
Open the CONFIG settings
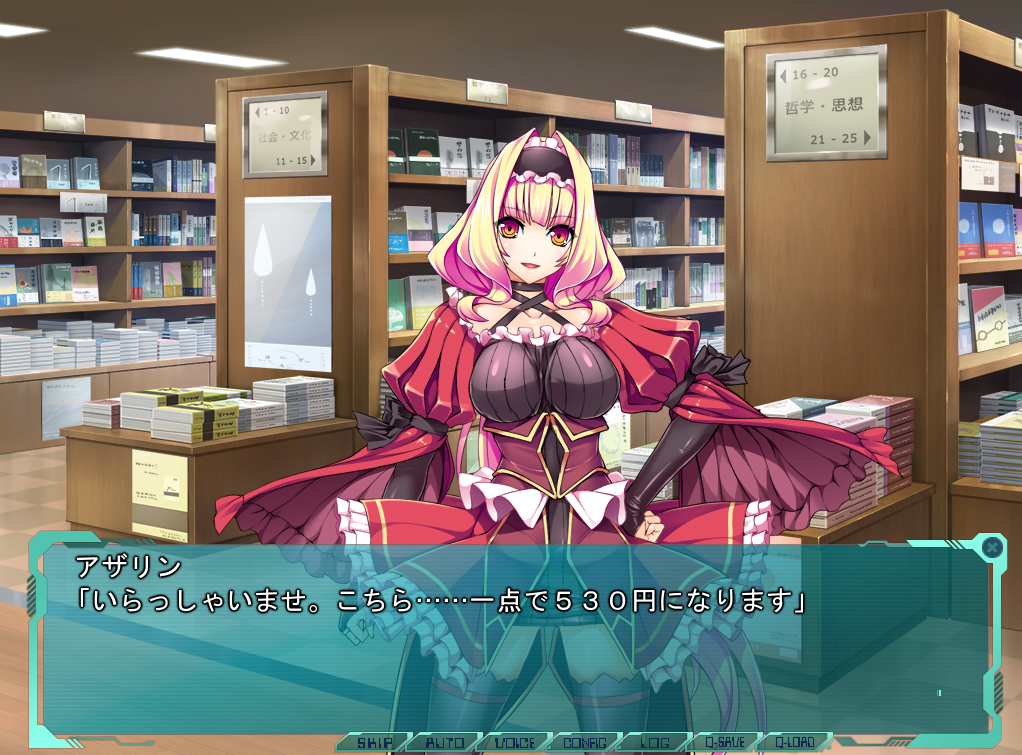click(585, 743)
